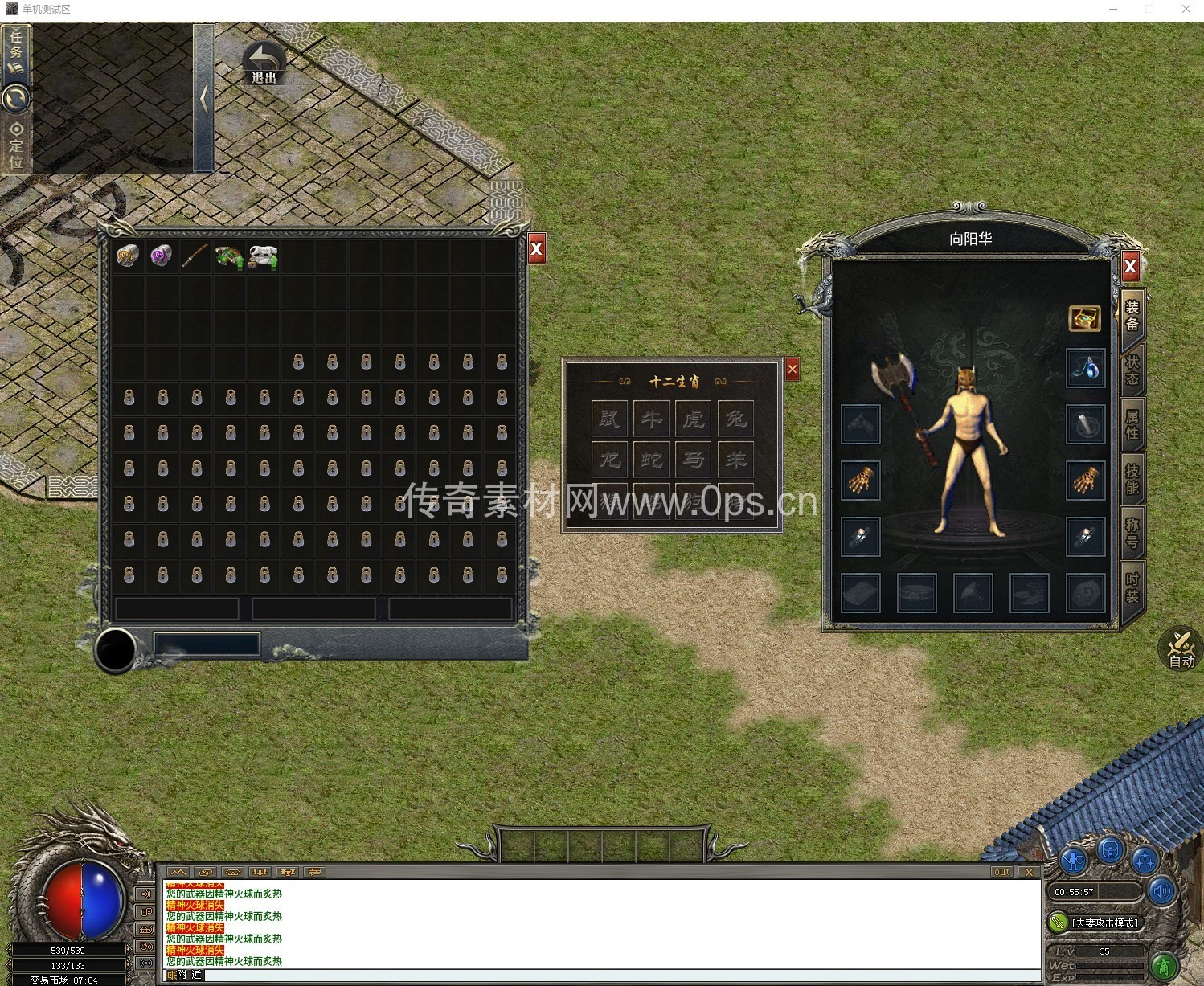Switch to the 属性 attributes tab
The width and height of the screenshot is (1204, 986).
tap(1132, 424)
